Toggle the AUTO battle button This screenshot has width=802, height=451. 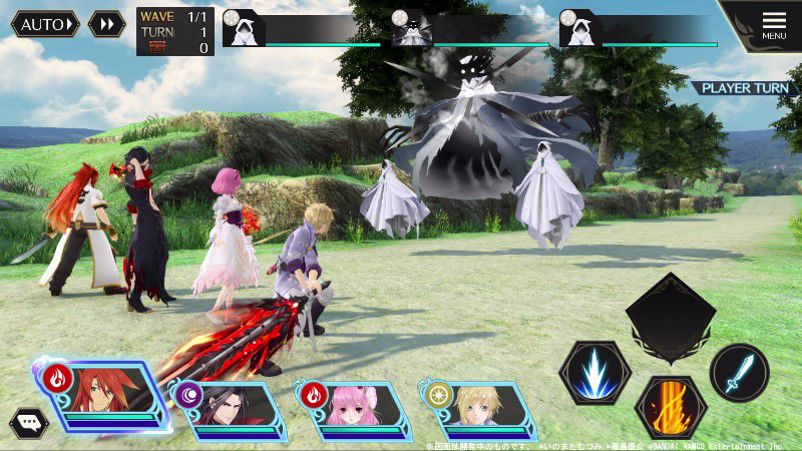[46, 24]
